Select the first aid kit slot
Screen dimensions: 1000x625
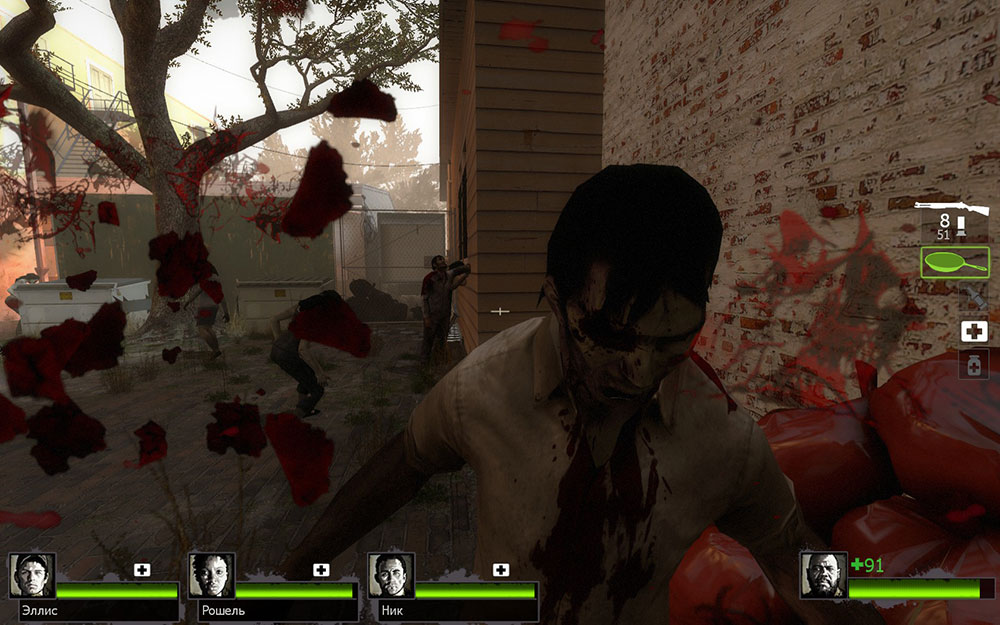point(974,332)
